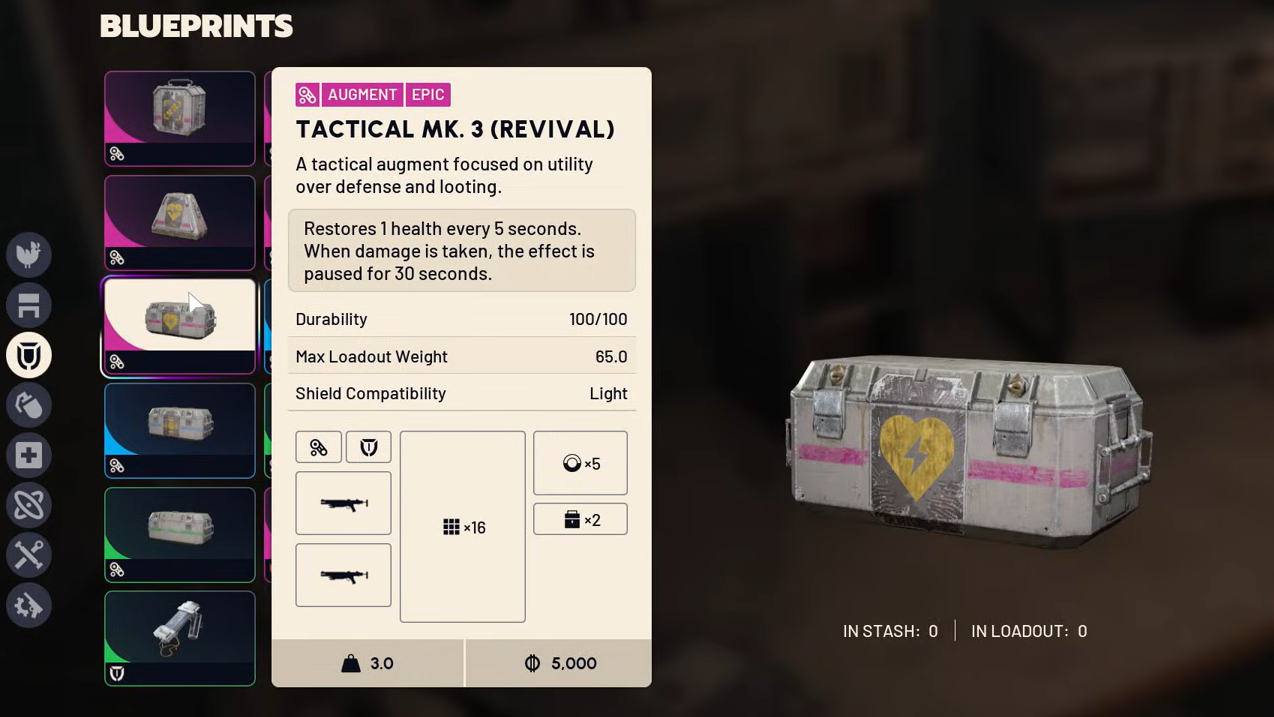Viewport: 1274px width, 717px height.
Task: Switch to the shield category tab
Action: (29, 355)
